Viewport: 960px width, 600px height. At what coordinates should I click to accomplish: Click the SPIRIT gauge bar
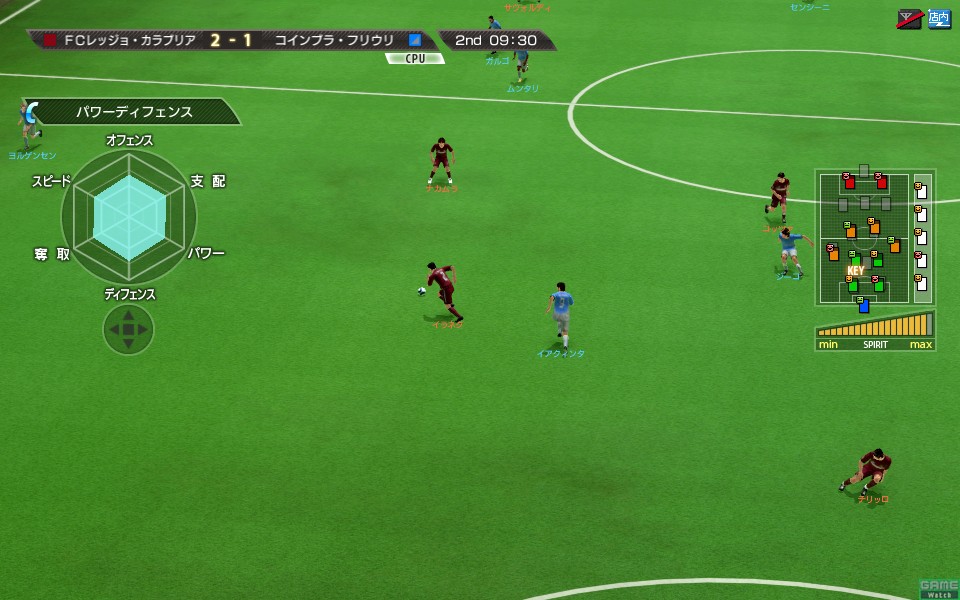point(875,327)
